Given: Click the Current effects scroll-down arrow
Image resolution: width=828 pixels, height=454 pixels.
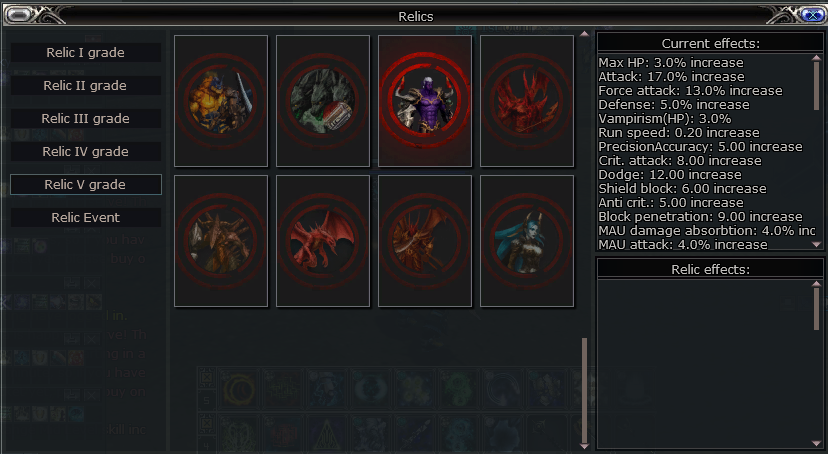Looking at the screenshot, I should coord(817,244).
